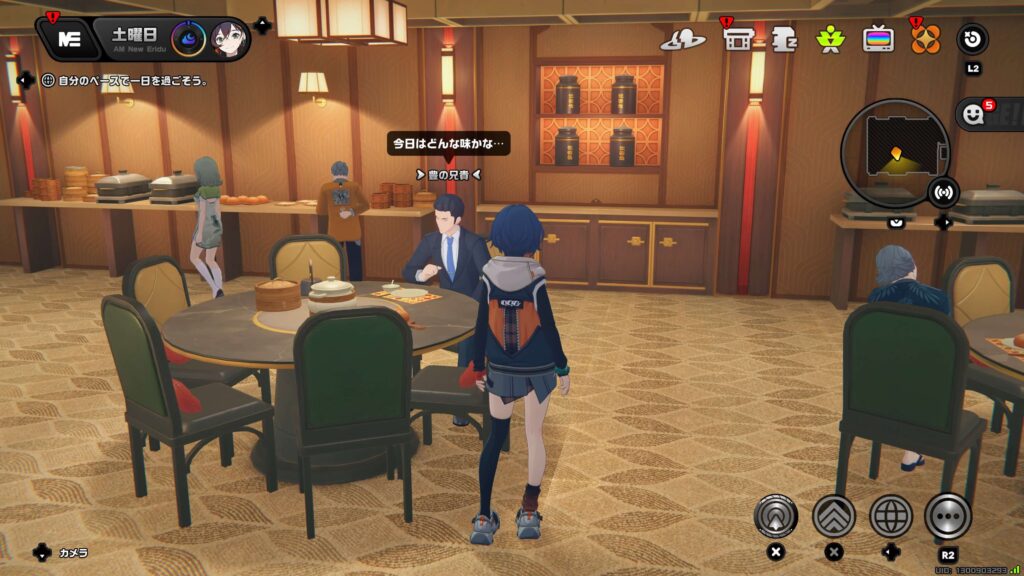Image resolution: width=1024 pixels, height=576 pixels.
Task: Click the signal broadcast icon beside minimap
Action: [x=942, y=191]
